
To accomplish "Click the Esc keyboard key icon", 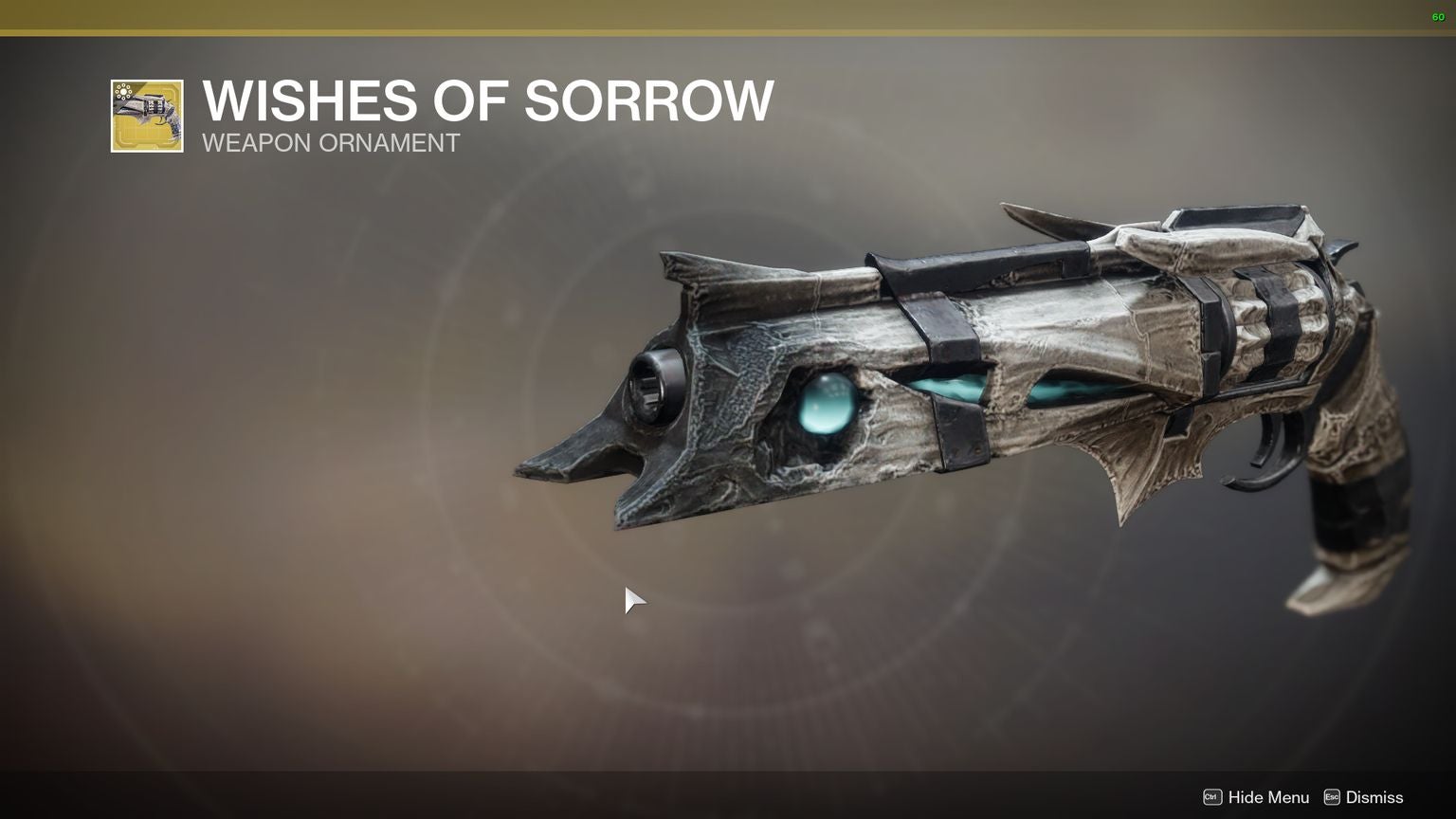I will [1333, 797].
